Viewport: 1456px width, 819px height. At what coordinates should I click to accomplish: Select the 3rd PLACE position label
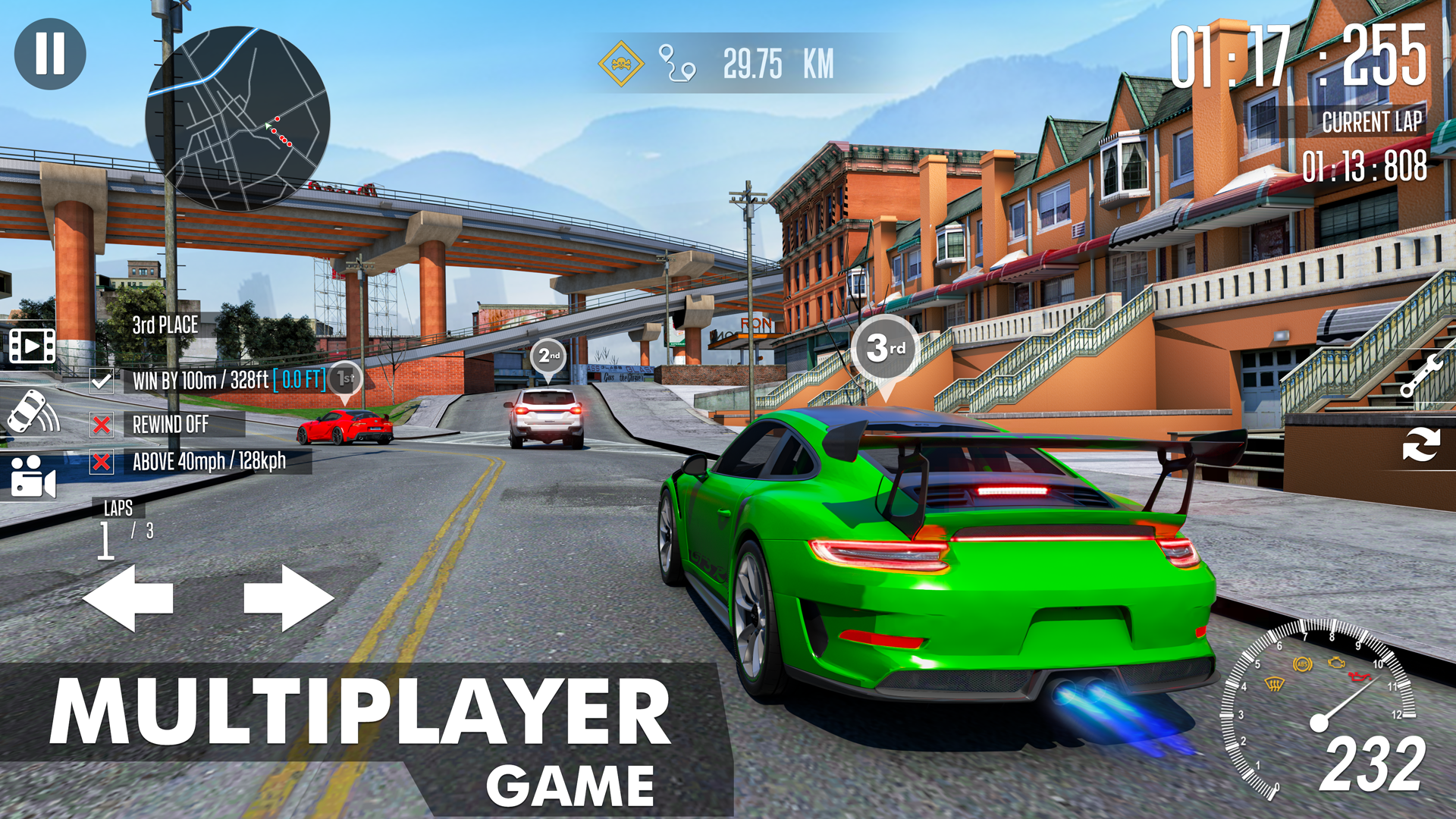point(164,325)
